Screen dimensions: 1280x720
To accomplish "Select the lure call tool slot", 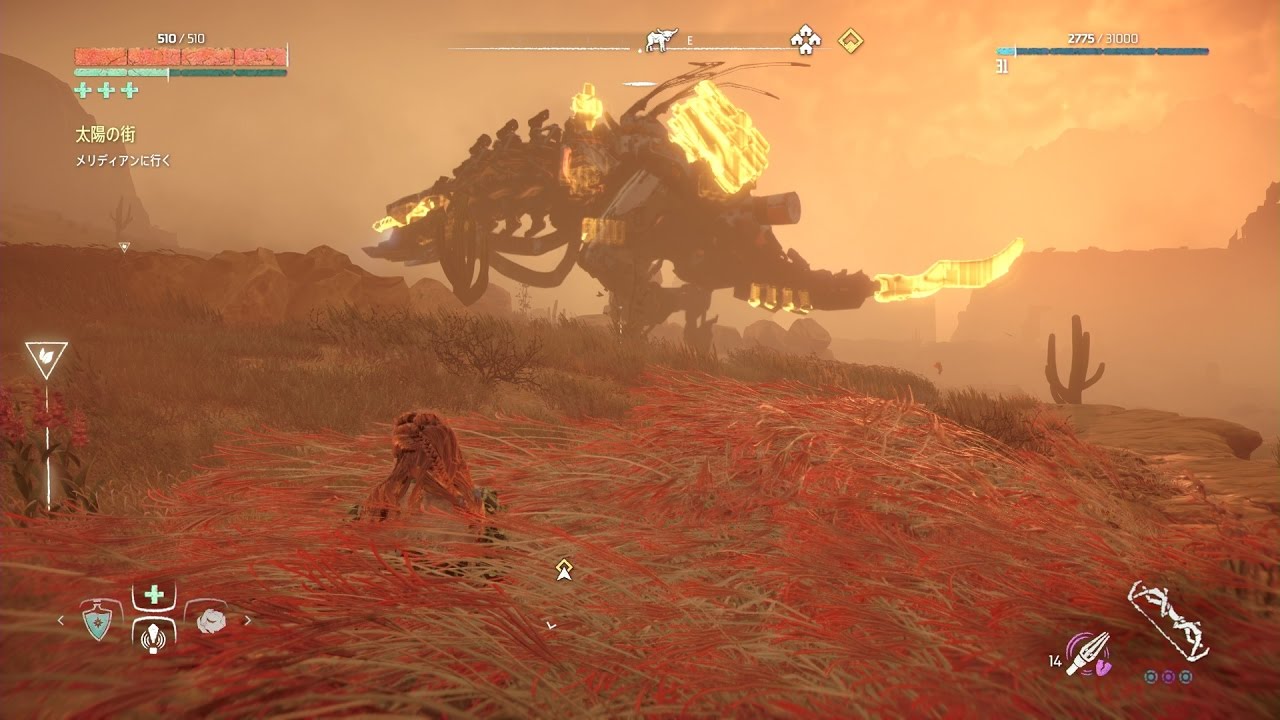I will coord(154,634).
